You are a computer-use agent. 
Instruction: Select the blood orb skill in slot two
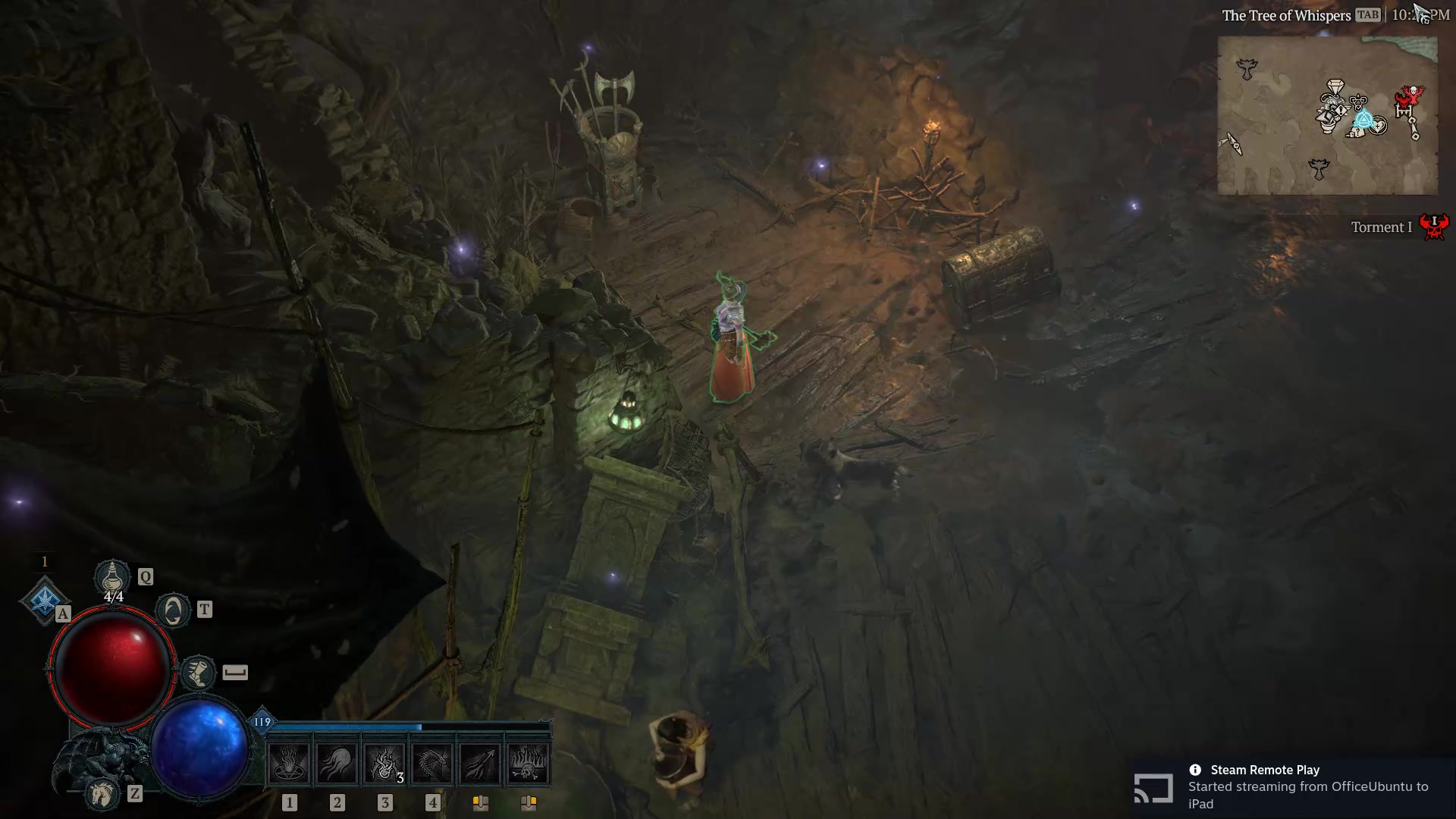336,762
